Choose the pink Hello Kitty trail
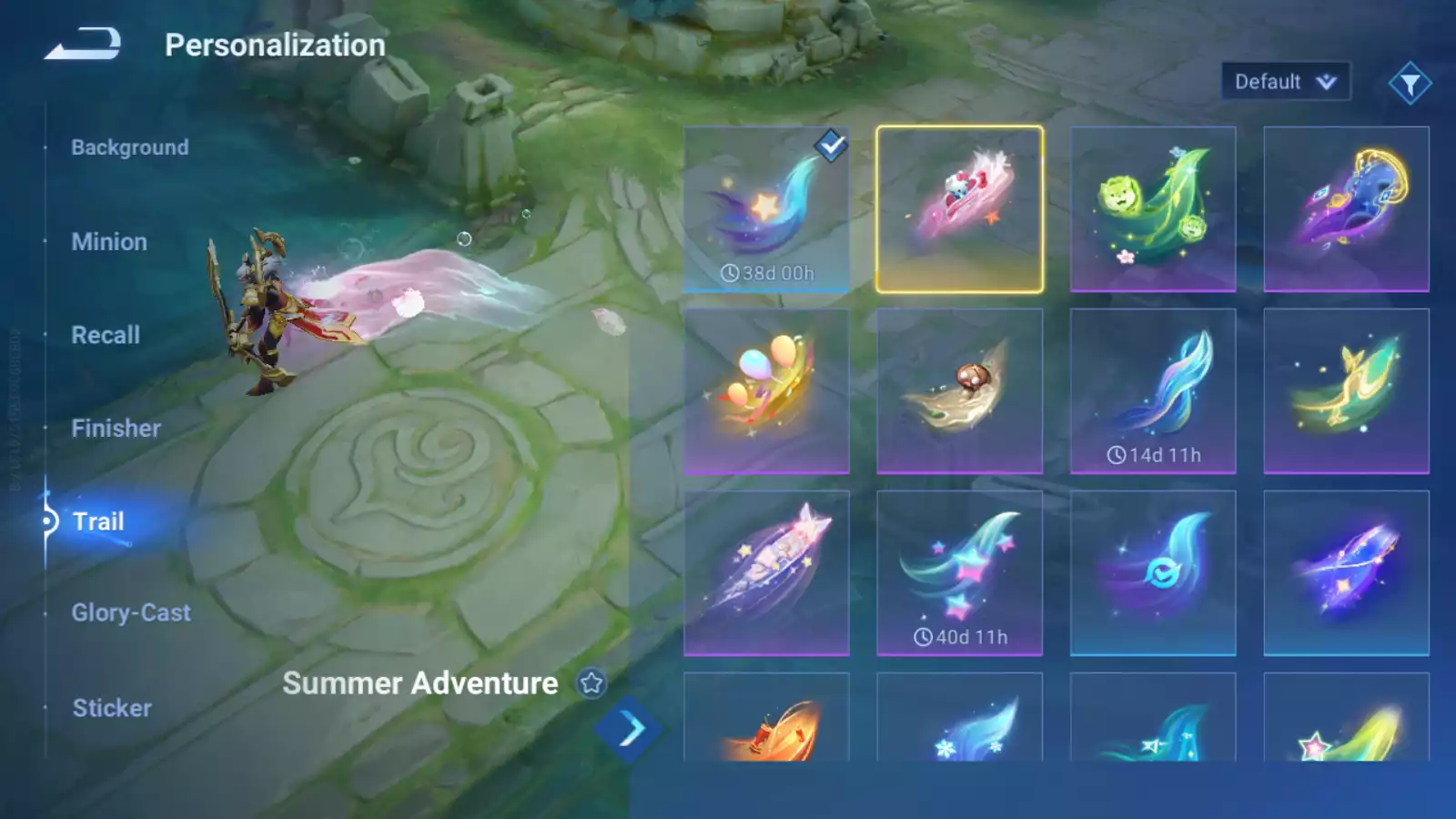 [x=959, y=209]
